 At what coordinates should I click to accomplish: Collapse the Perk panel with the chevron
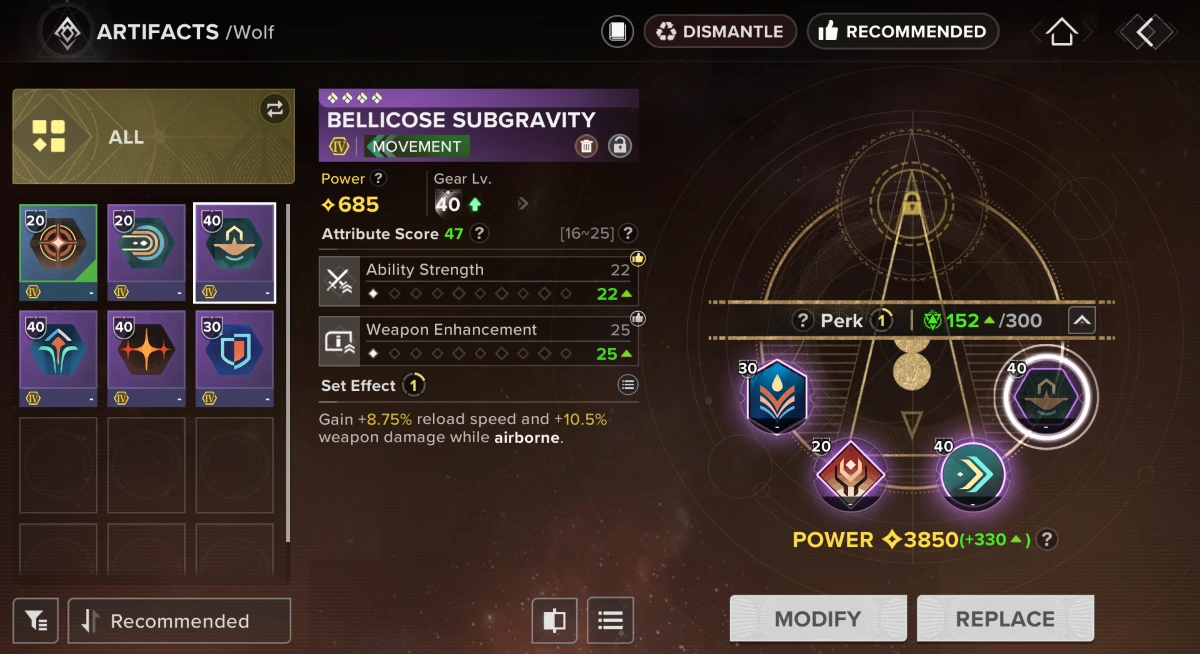1082,321
